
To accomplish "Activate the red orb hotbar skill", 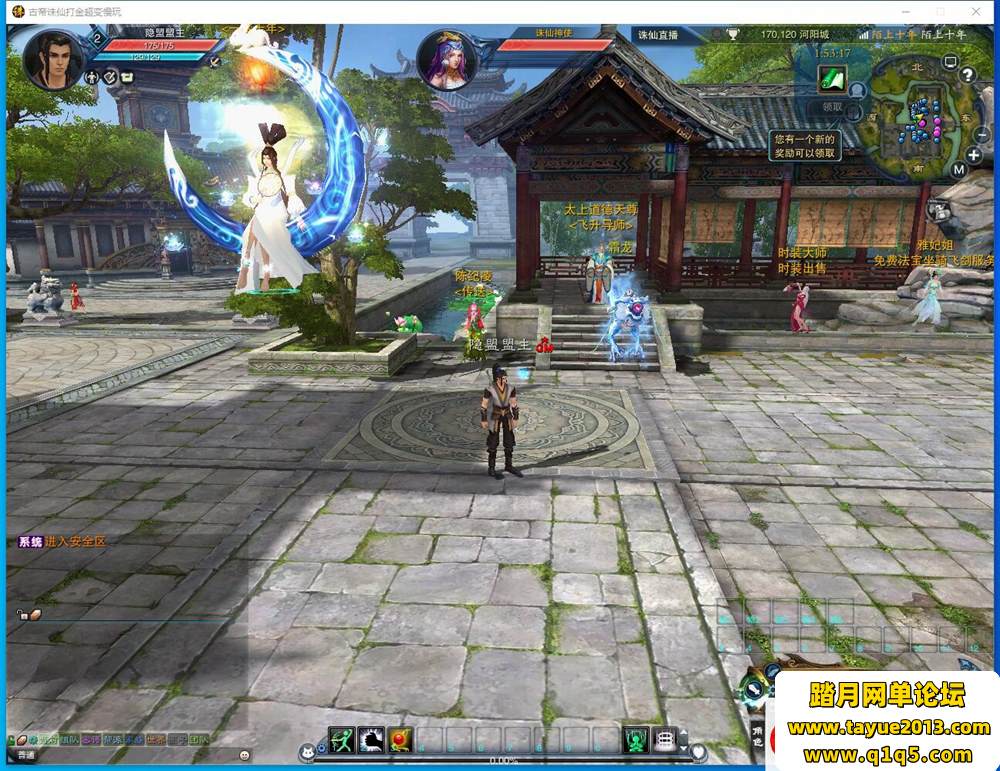I will (400, 740).
